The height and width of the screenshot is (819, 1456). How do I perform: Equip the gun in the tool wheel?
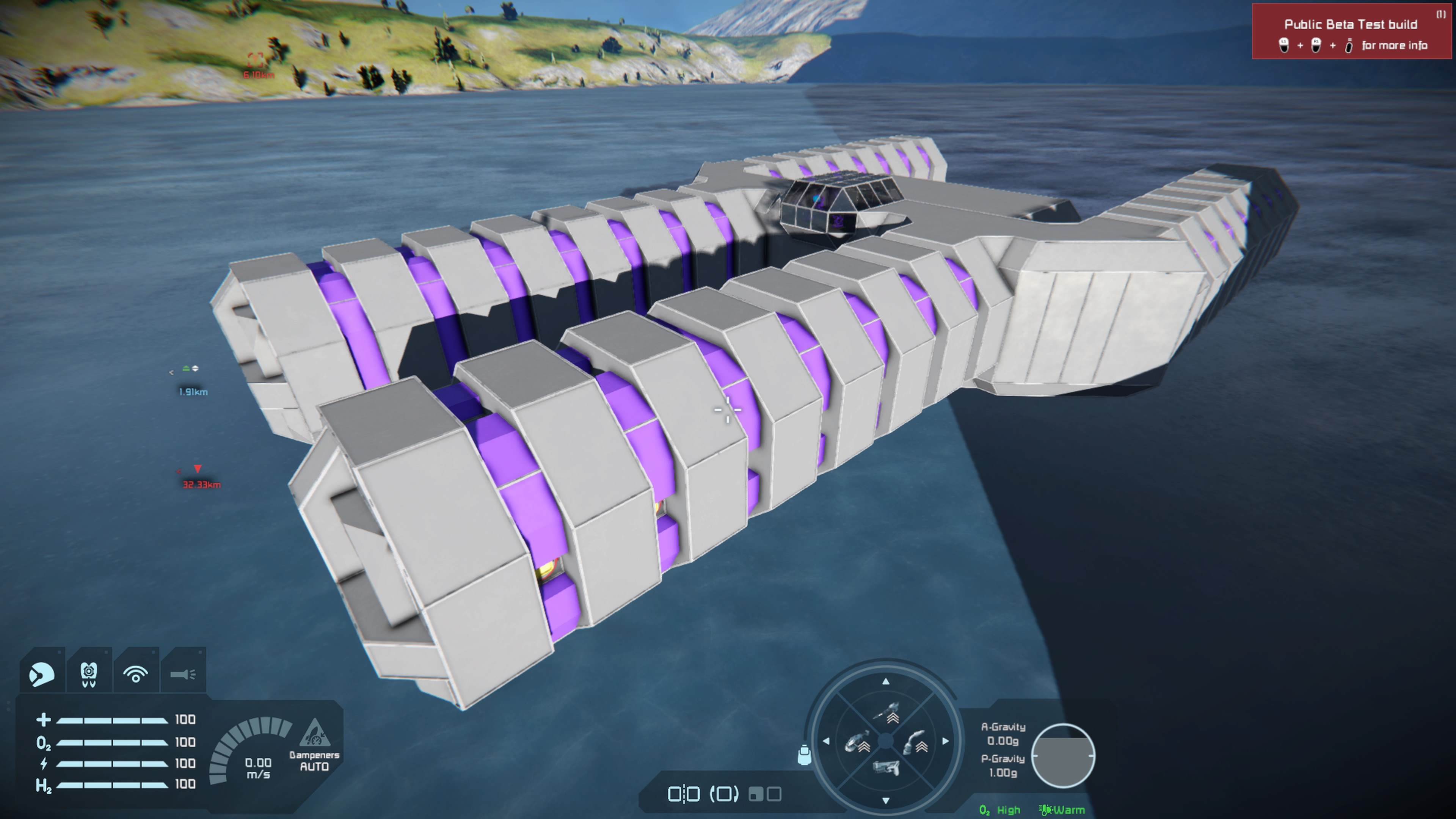886,768
